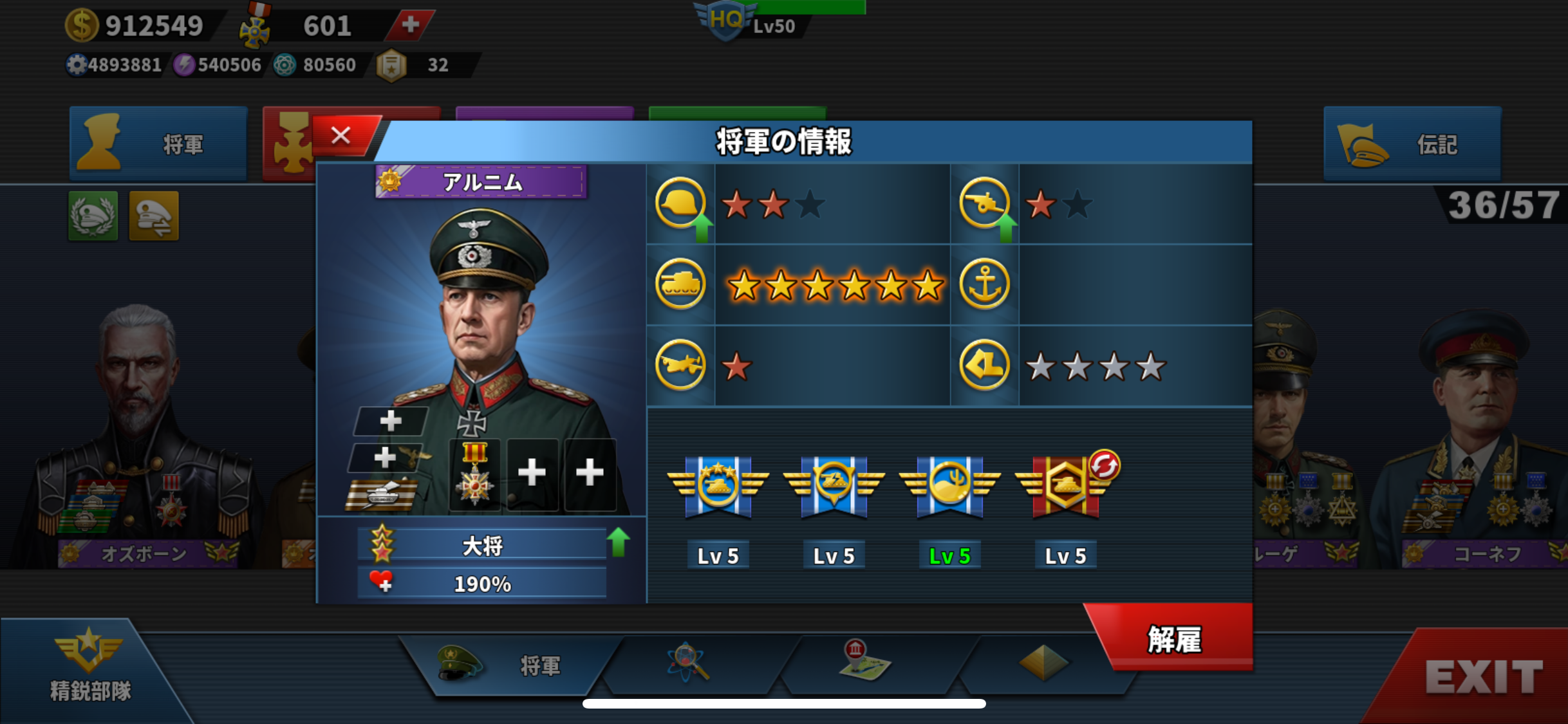
Task: Select the red tank skill with swap icon
Action: click(1066, 487)
